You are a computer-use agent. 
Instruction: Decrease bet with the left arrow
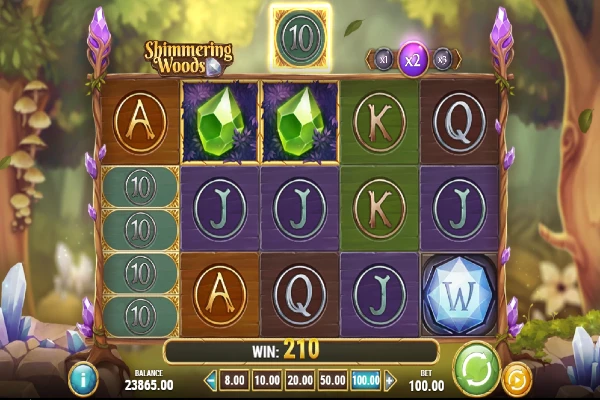(211, 381)
